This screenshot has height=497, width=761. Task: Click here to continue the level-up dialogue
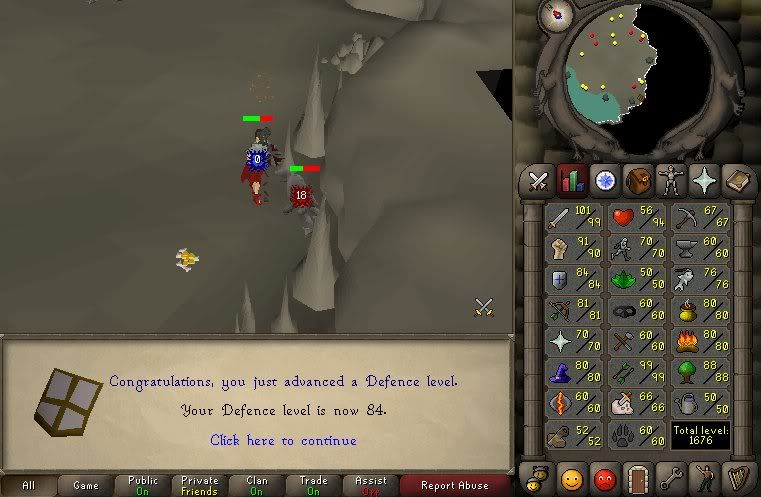(283, 440)
